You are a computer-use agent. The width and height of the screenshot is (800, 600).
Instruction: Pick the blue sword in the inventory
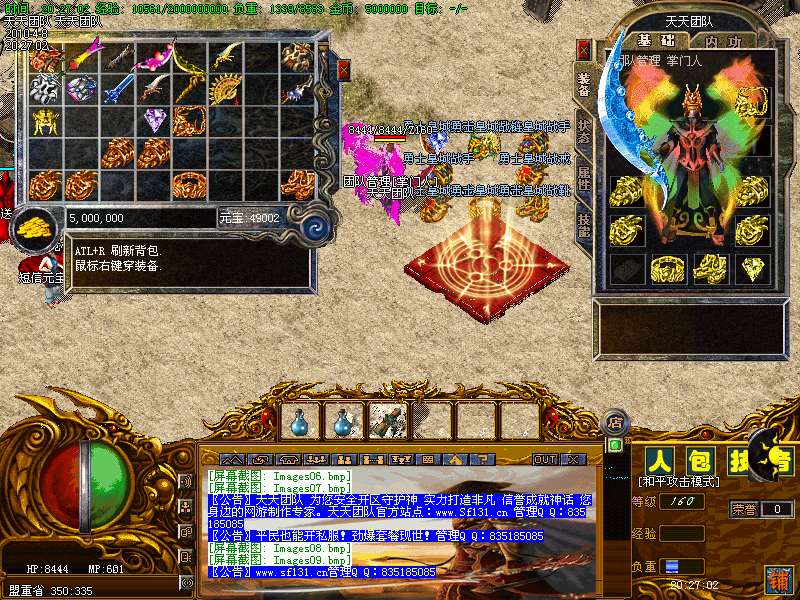118,89
